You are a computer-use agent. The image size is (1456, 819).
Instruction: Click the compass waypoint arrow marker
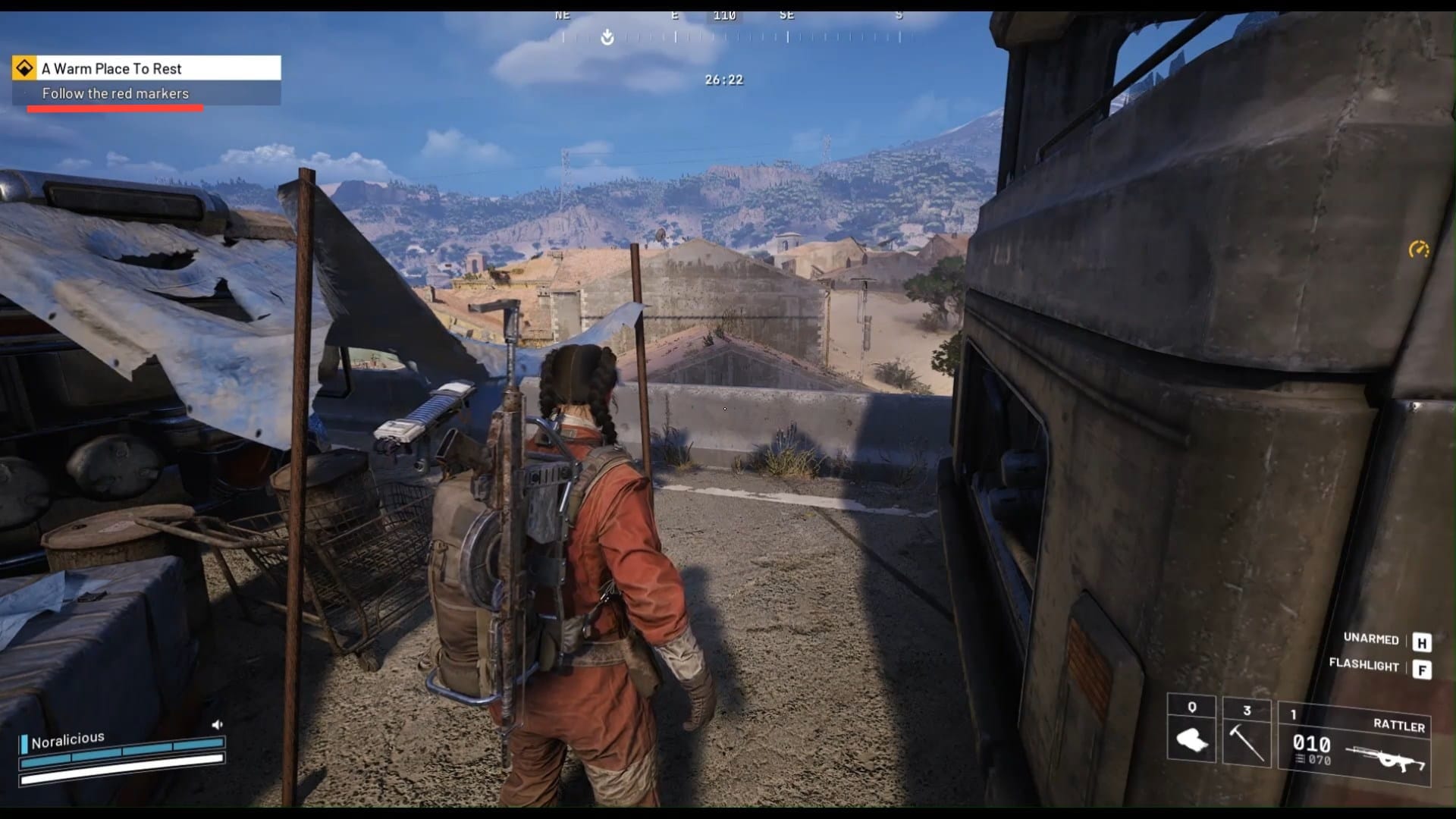click(606, 36)
